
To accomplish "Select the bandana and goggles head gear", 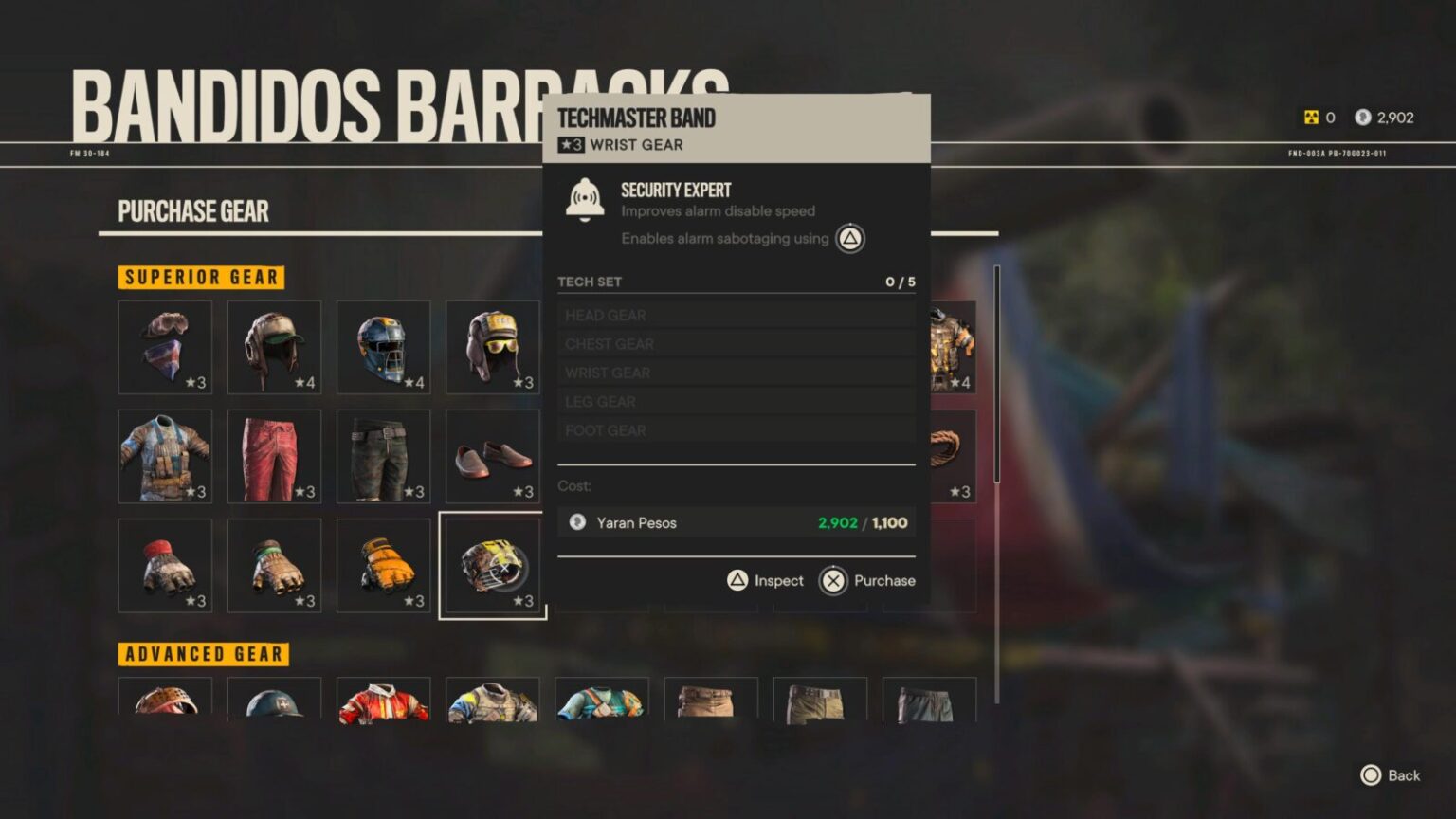I will pos(165,347).
